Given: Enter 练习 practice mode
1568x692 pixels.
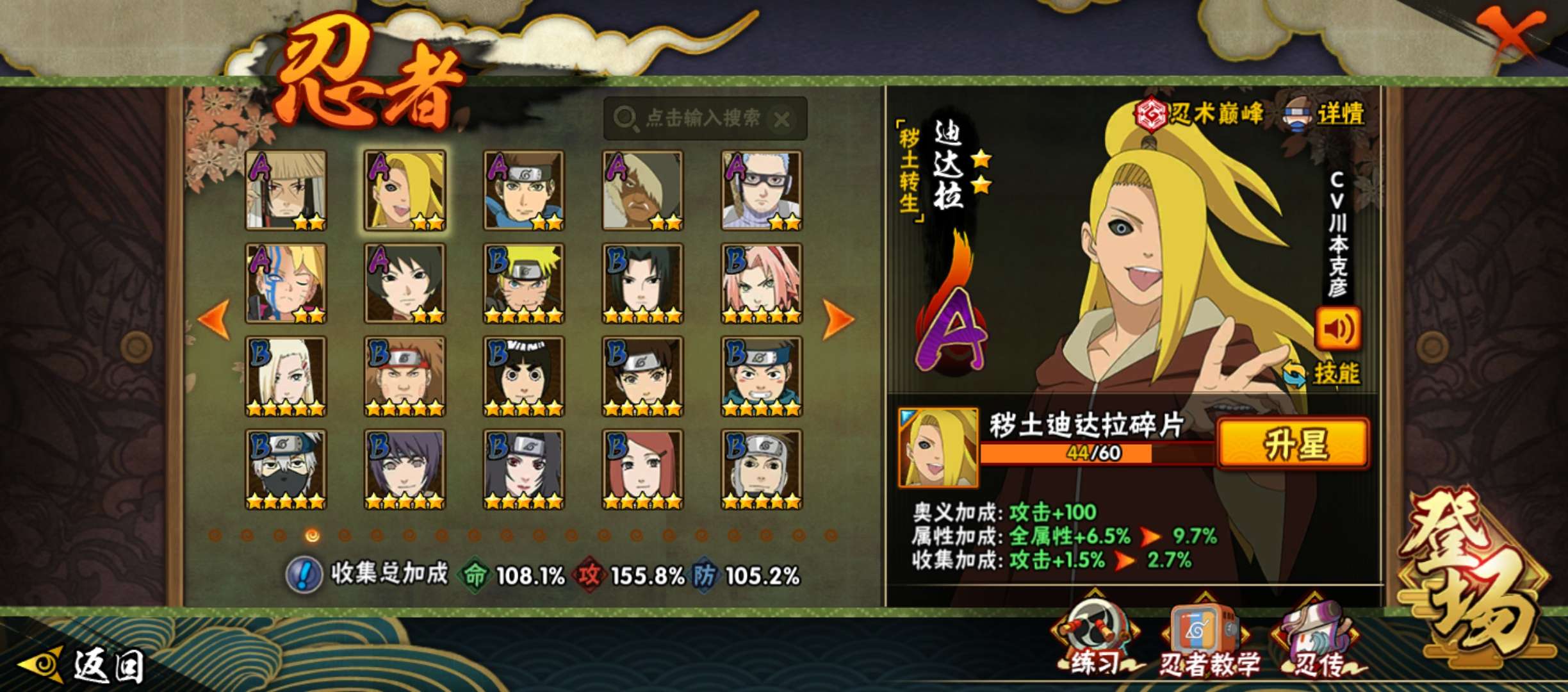Looking at the screenshot, I should tap(1095, 638).
